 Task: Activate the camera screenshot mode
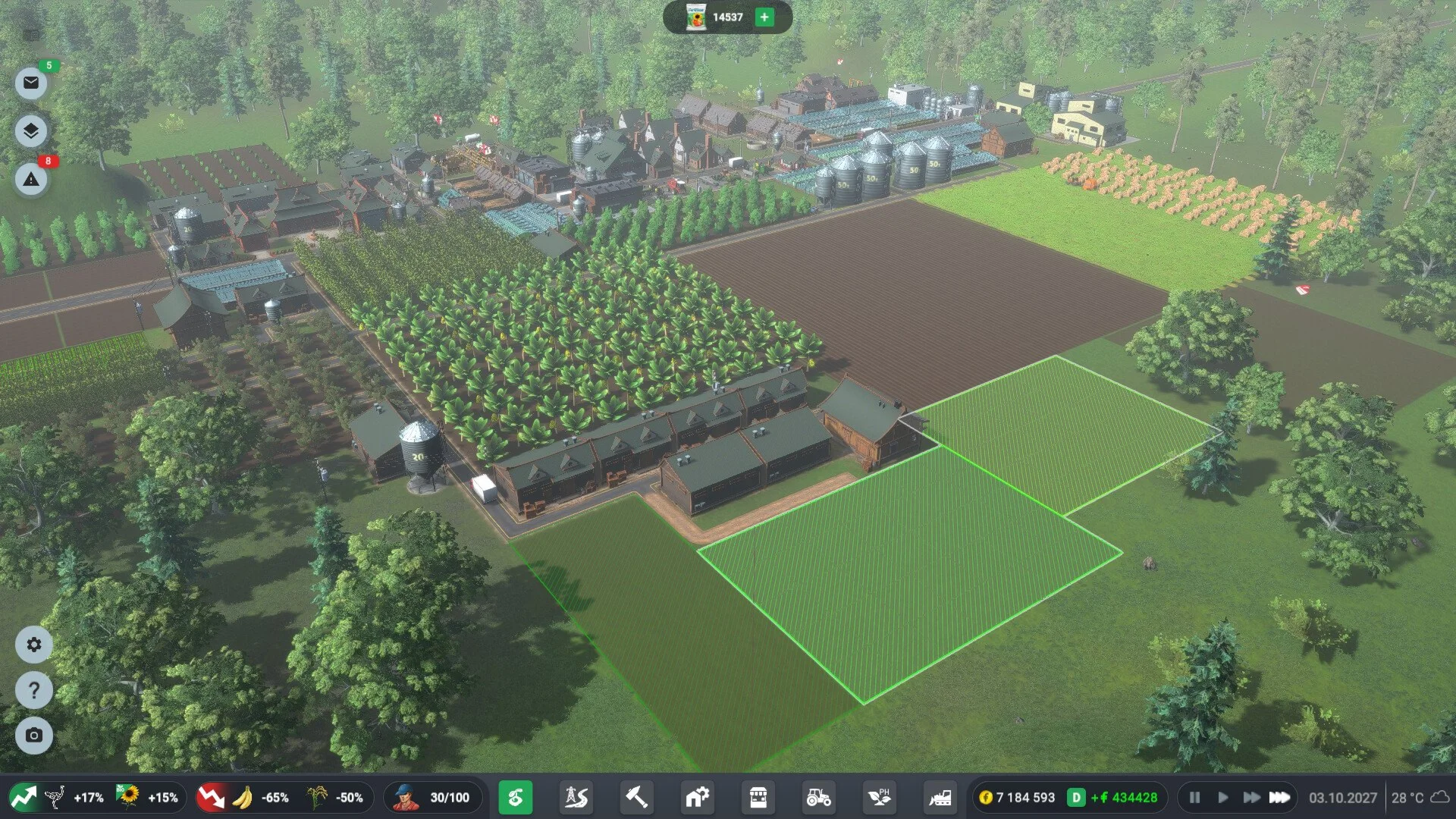tap(34, 736)
